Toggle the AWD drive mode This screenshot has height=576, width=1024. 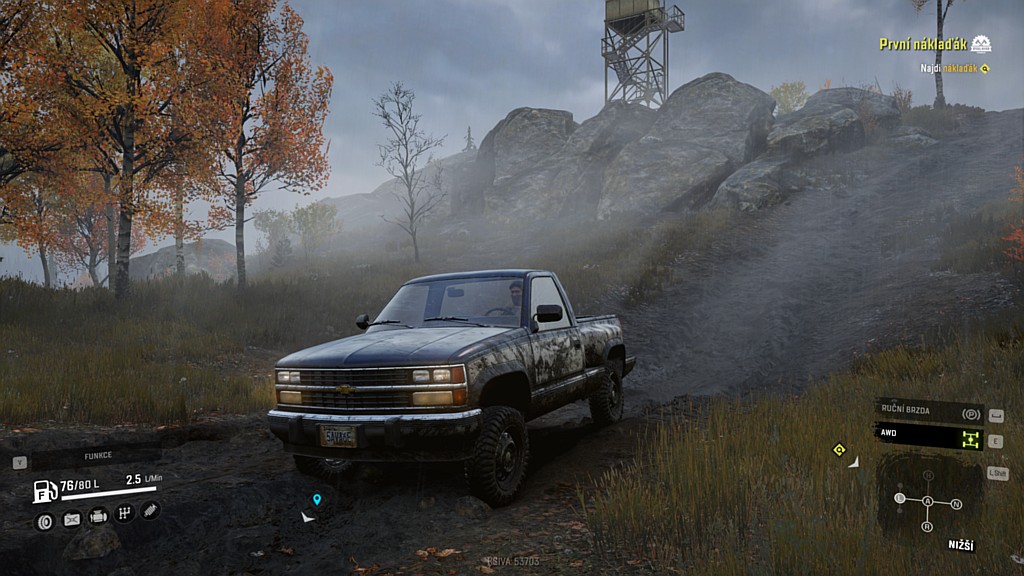pos(929,437)
